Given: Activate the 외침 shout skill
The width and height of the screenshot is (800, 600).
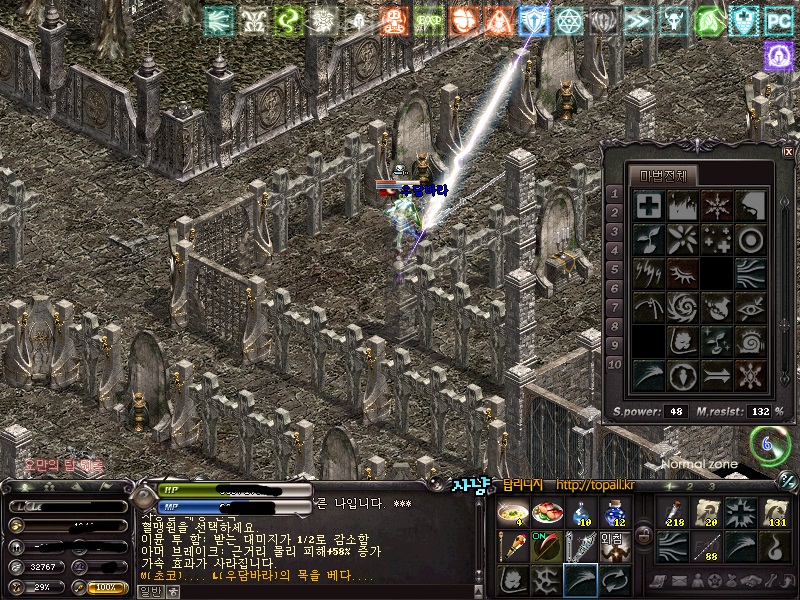Looking at the screenshot, I should [616, 547].
